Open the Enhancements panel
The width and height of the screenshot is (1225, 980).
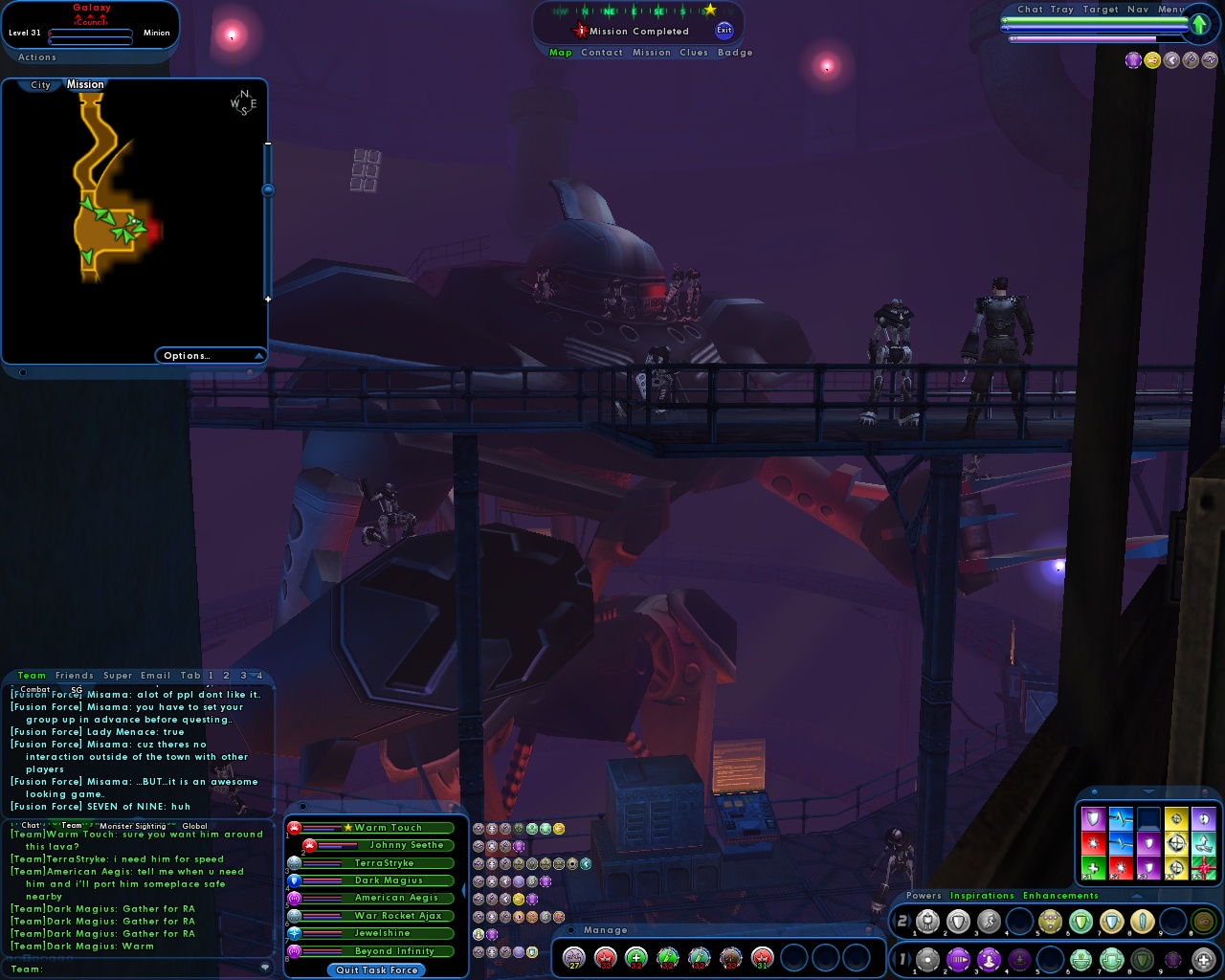[1060, 896]
